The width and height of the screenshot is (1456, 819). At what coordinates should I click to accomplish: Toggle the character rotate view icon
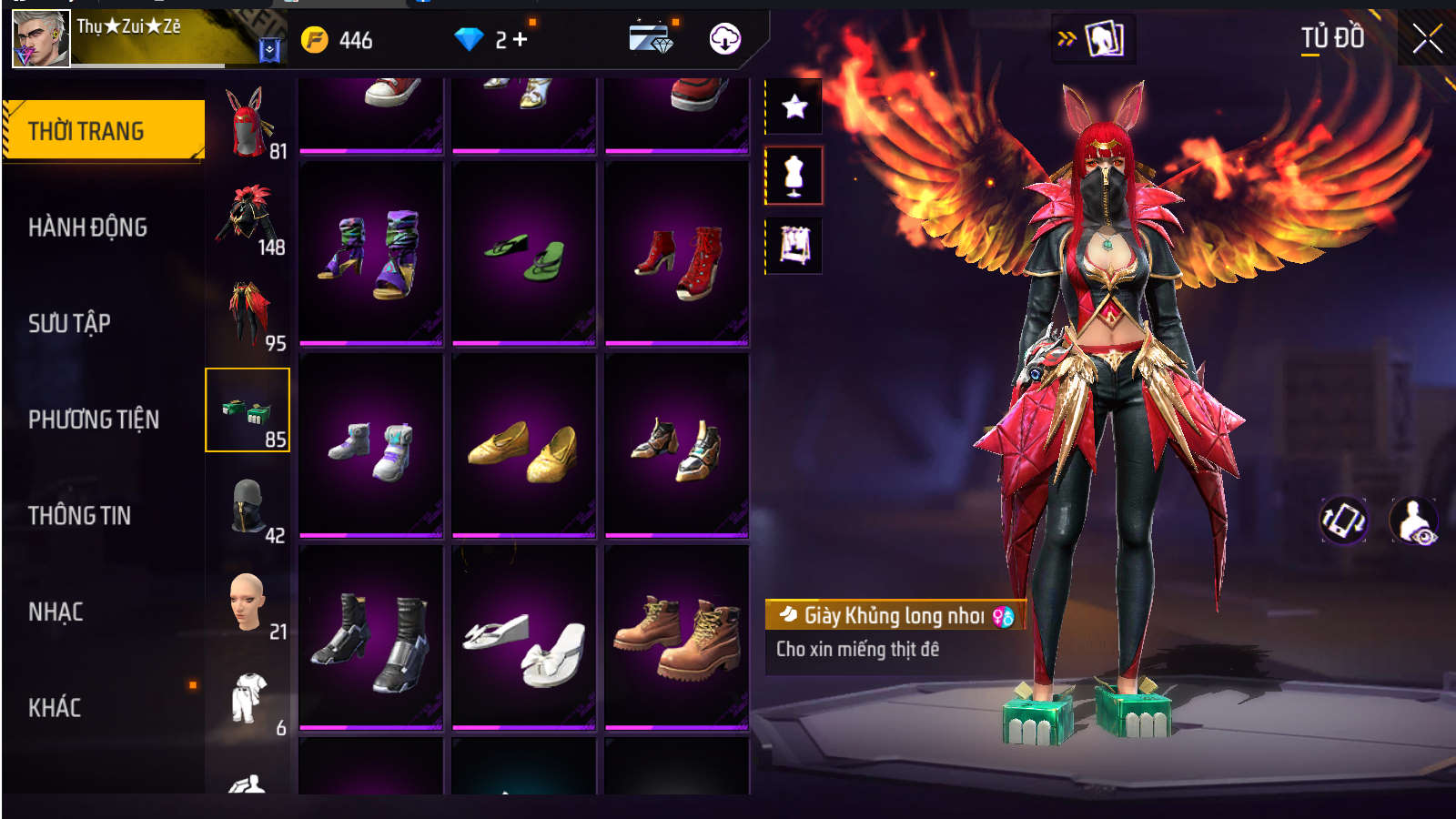click(1343, 521)
